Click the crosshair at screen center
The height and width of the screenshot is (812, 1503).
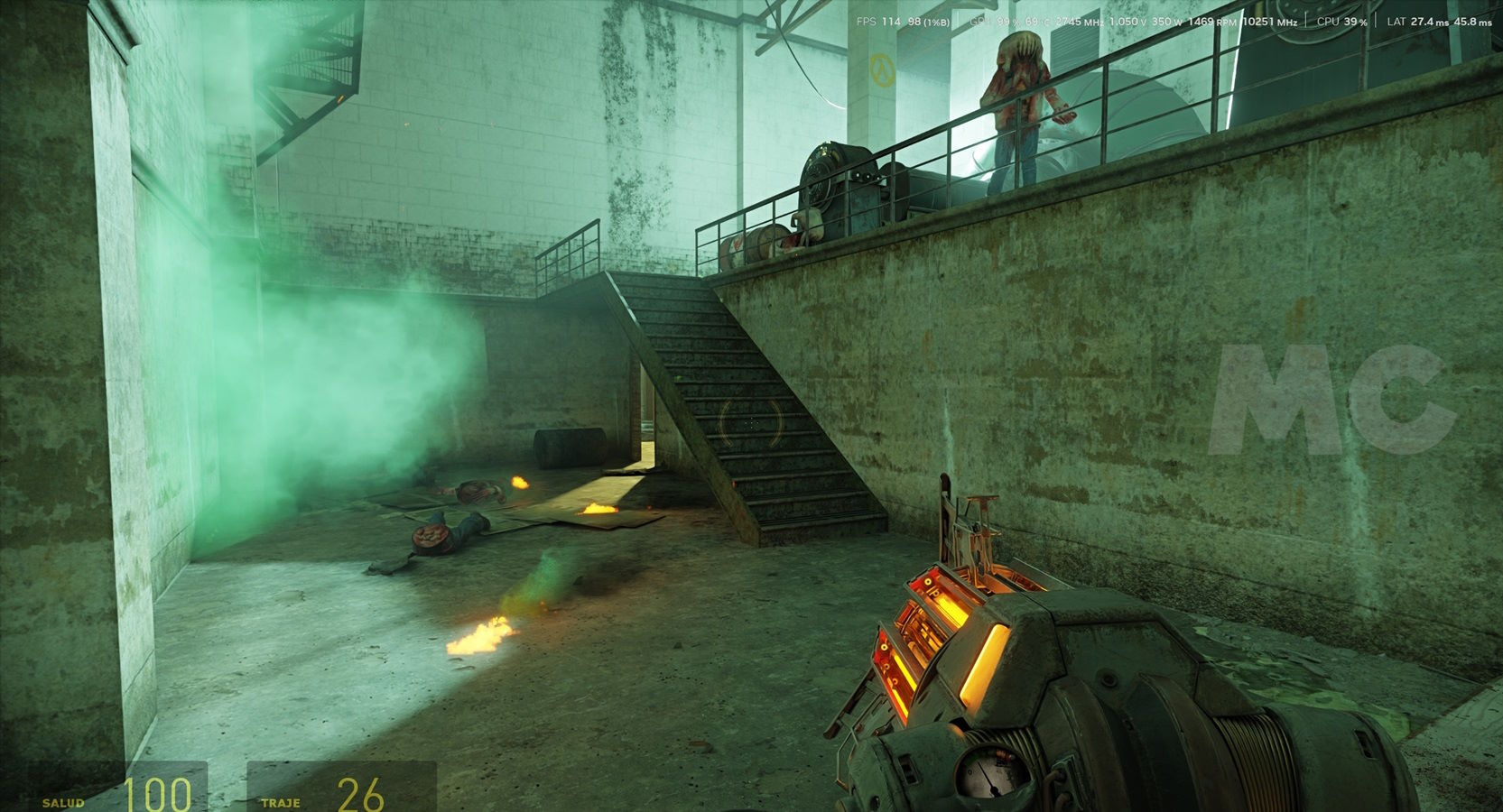[x=751, y=421]
